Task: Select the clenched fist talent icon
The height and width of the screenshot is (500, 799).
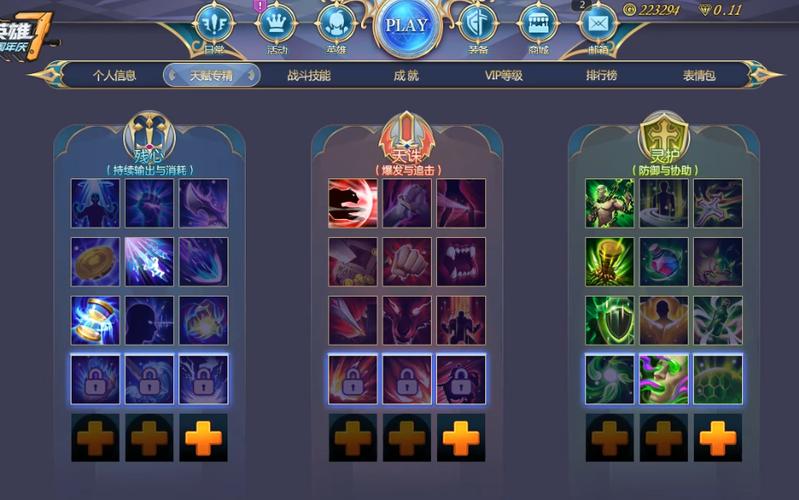Action: [x=407, y=262]
